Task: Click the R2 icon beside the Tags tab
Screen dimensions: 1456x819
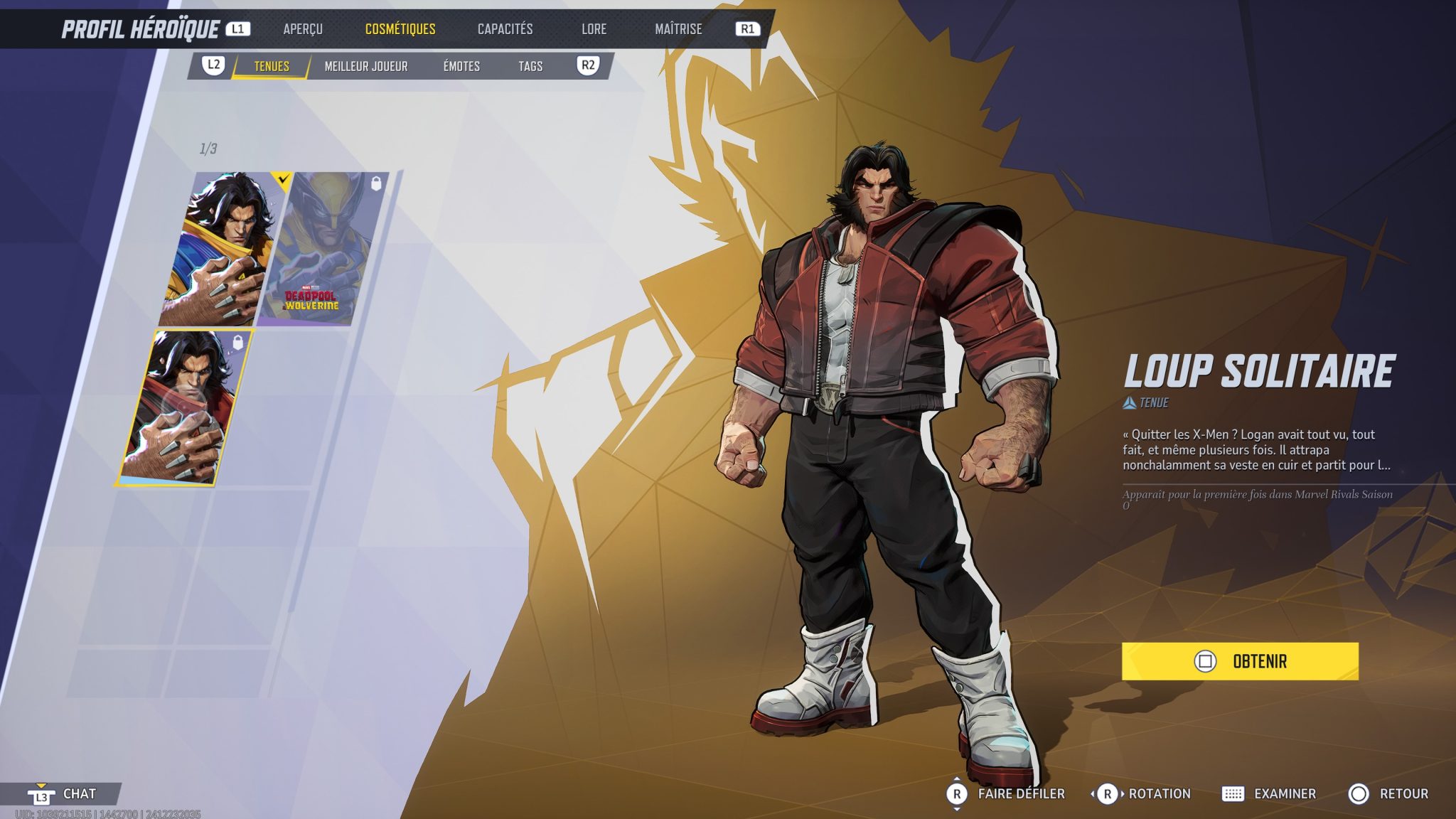Action: tap(589, 66)
